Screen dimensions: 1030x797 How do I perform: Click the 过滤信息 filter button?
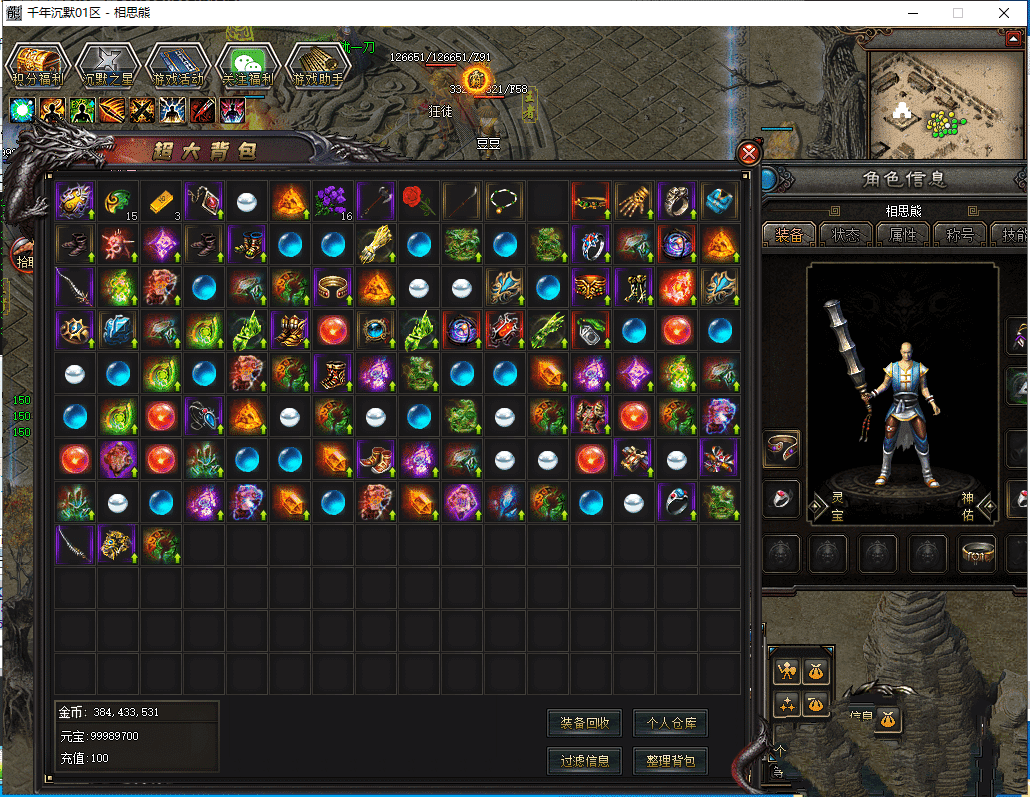coord(585,761)
